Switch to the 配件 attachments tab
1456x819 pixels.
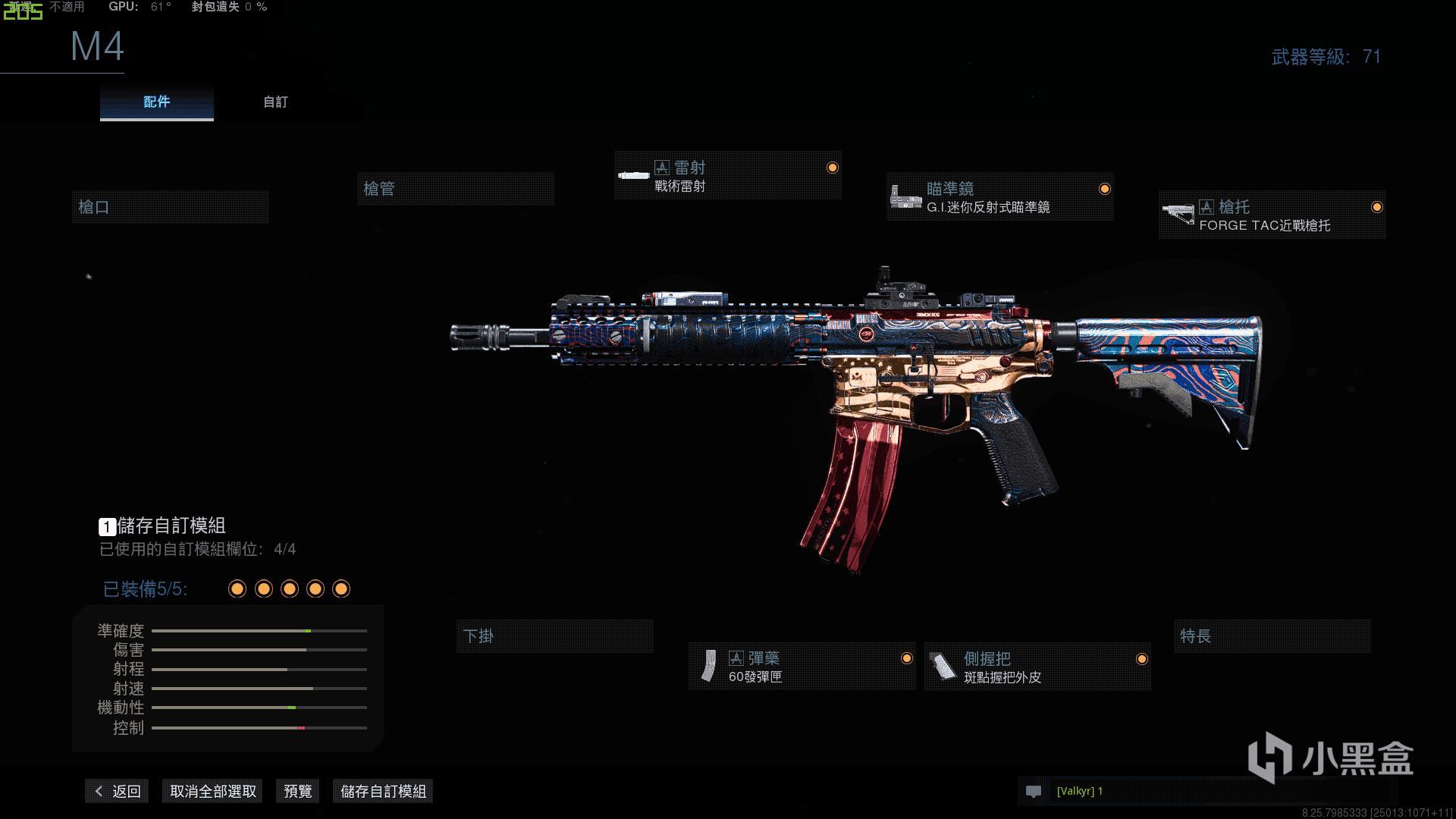(x=156, y=102)
